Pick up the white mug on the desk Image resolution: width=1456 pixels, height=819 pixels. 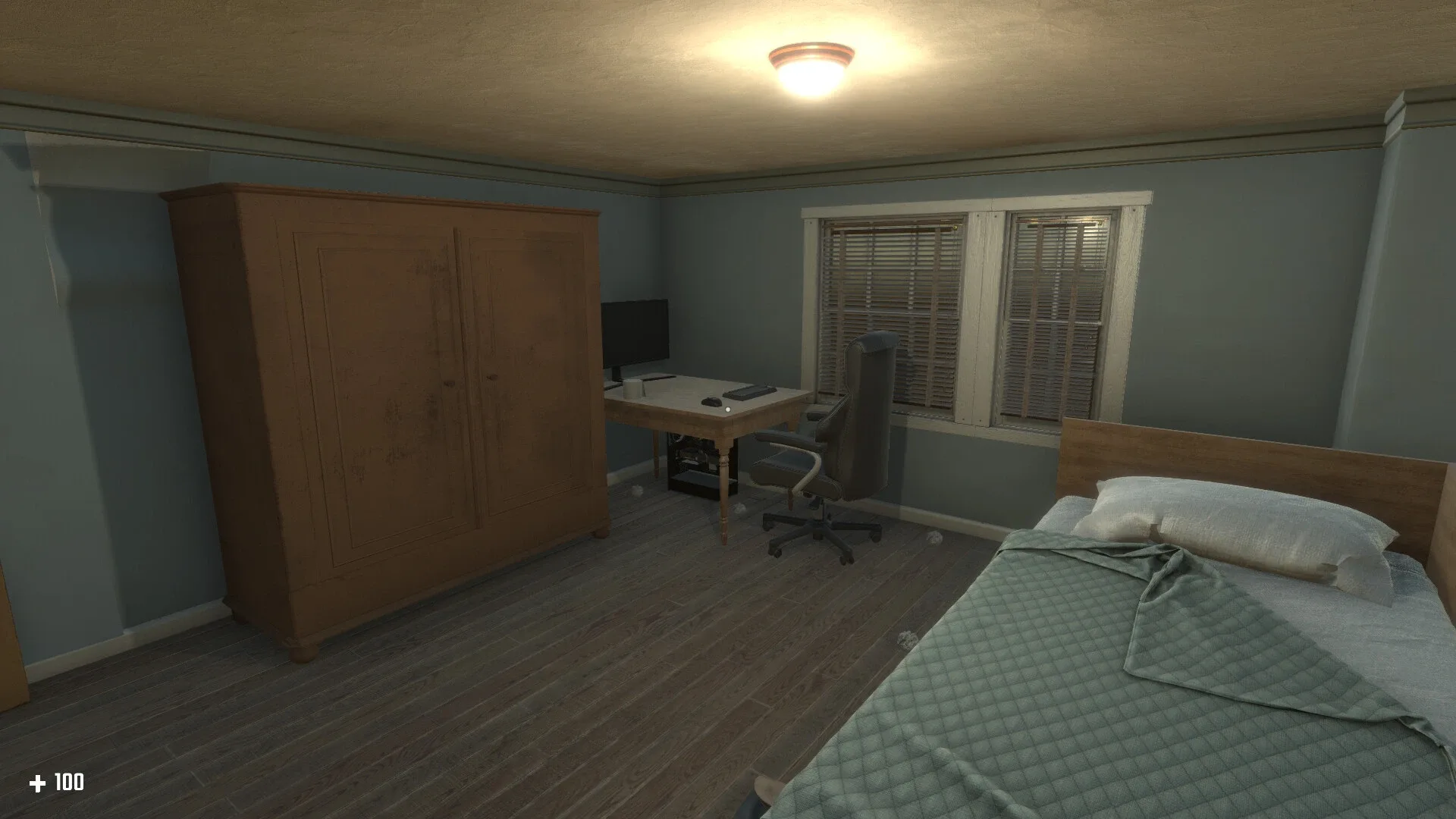[x=632, y=388]
